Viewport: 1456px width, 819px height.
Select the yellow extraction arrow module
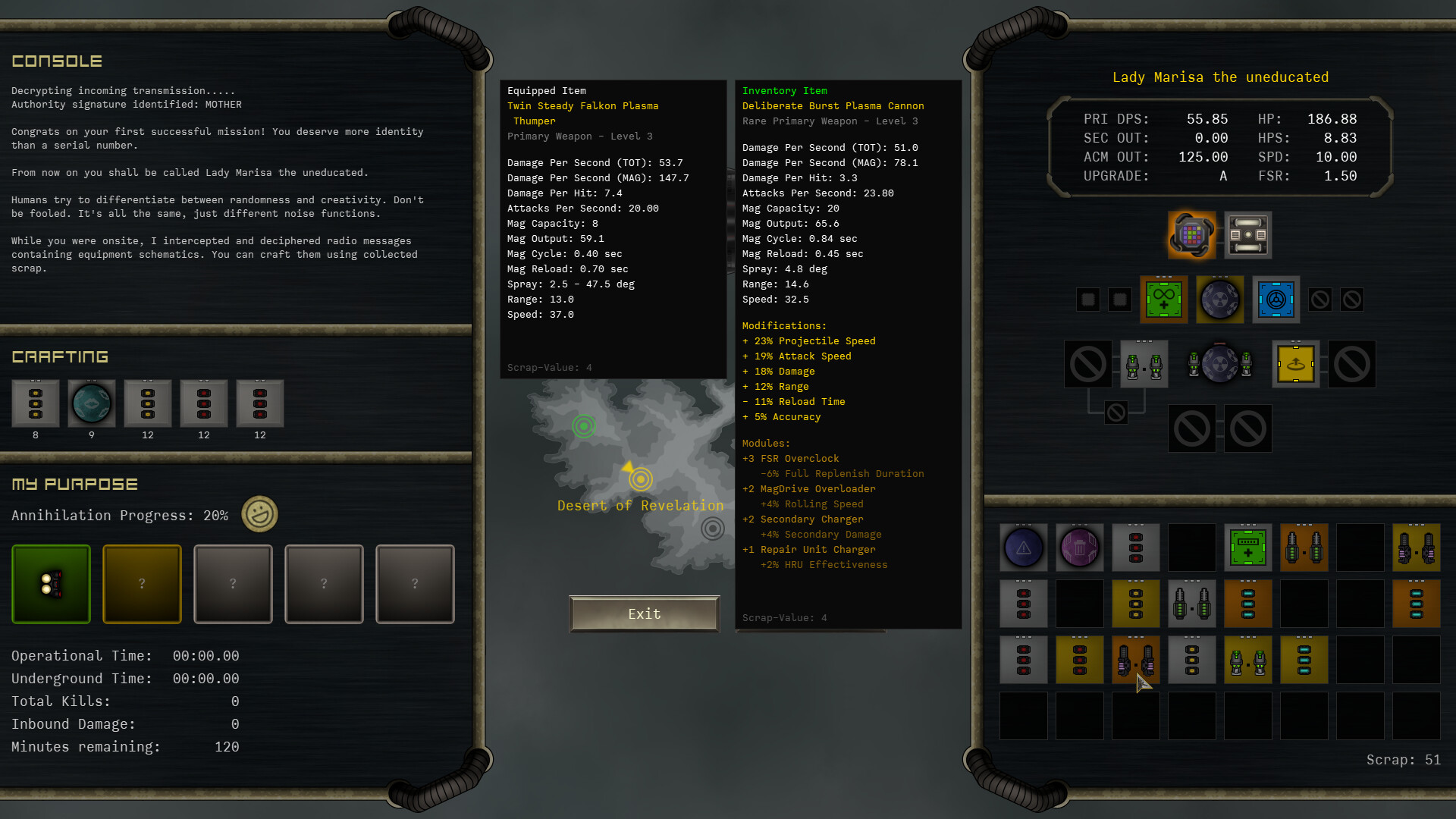pos(1295,363)
